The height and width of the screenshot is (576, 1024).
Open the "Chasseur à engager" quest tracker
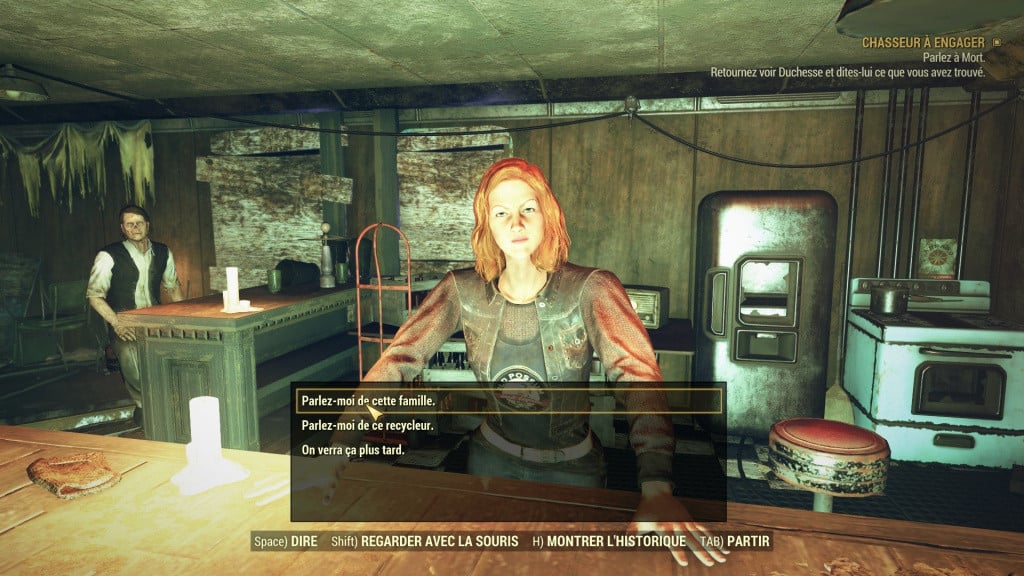(922, 43)
